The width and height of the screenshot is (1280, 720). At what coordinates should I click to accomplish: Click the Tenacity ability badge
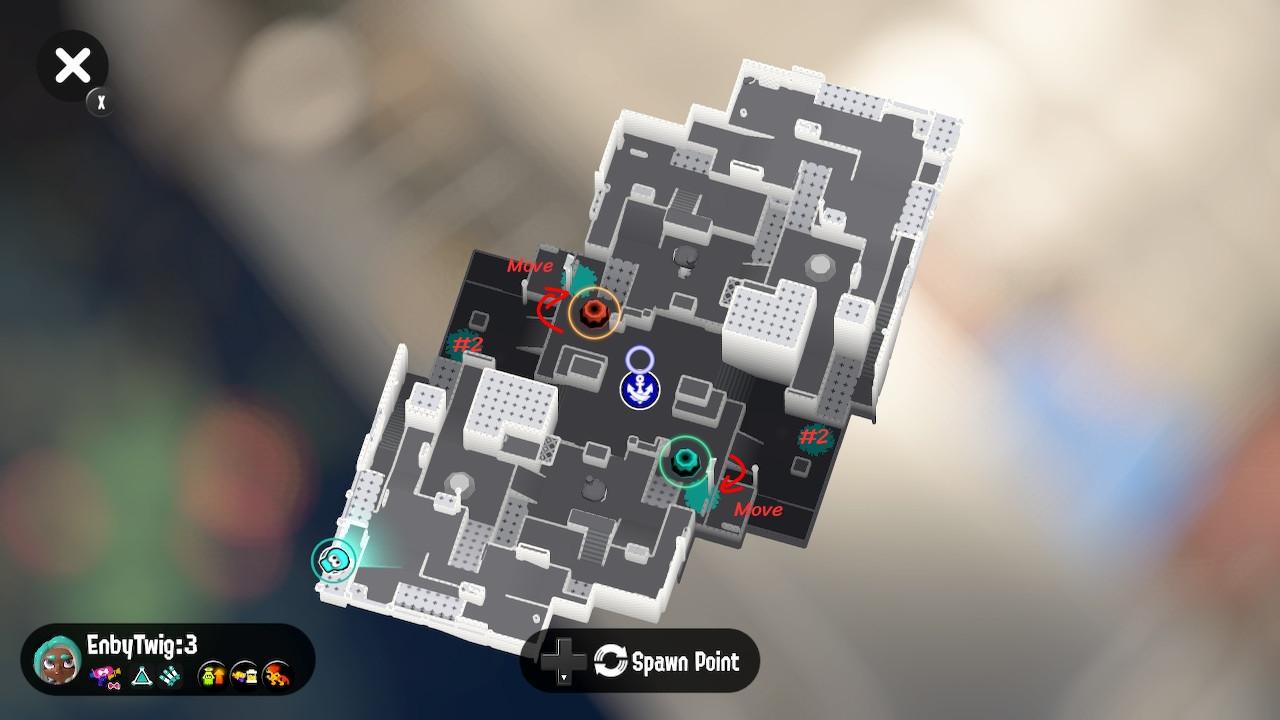point(211,674)
